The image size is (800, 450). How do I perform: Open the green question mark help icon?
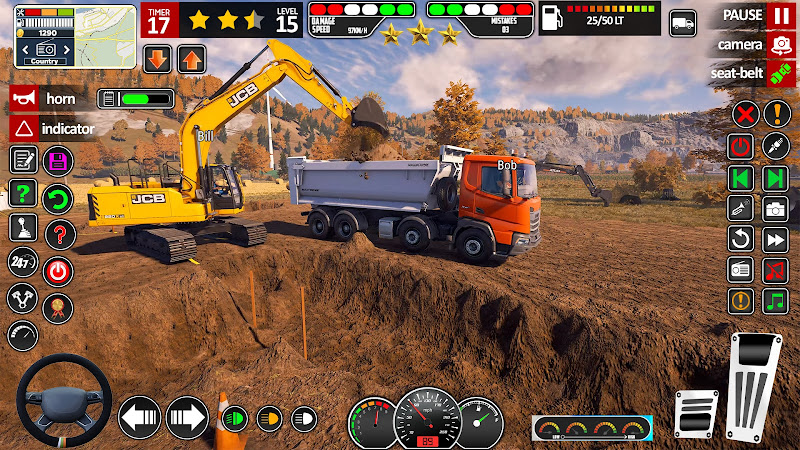[x=23, y=194]
